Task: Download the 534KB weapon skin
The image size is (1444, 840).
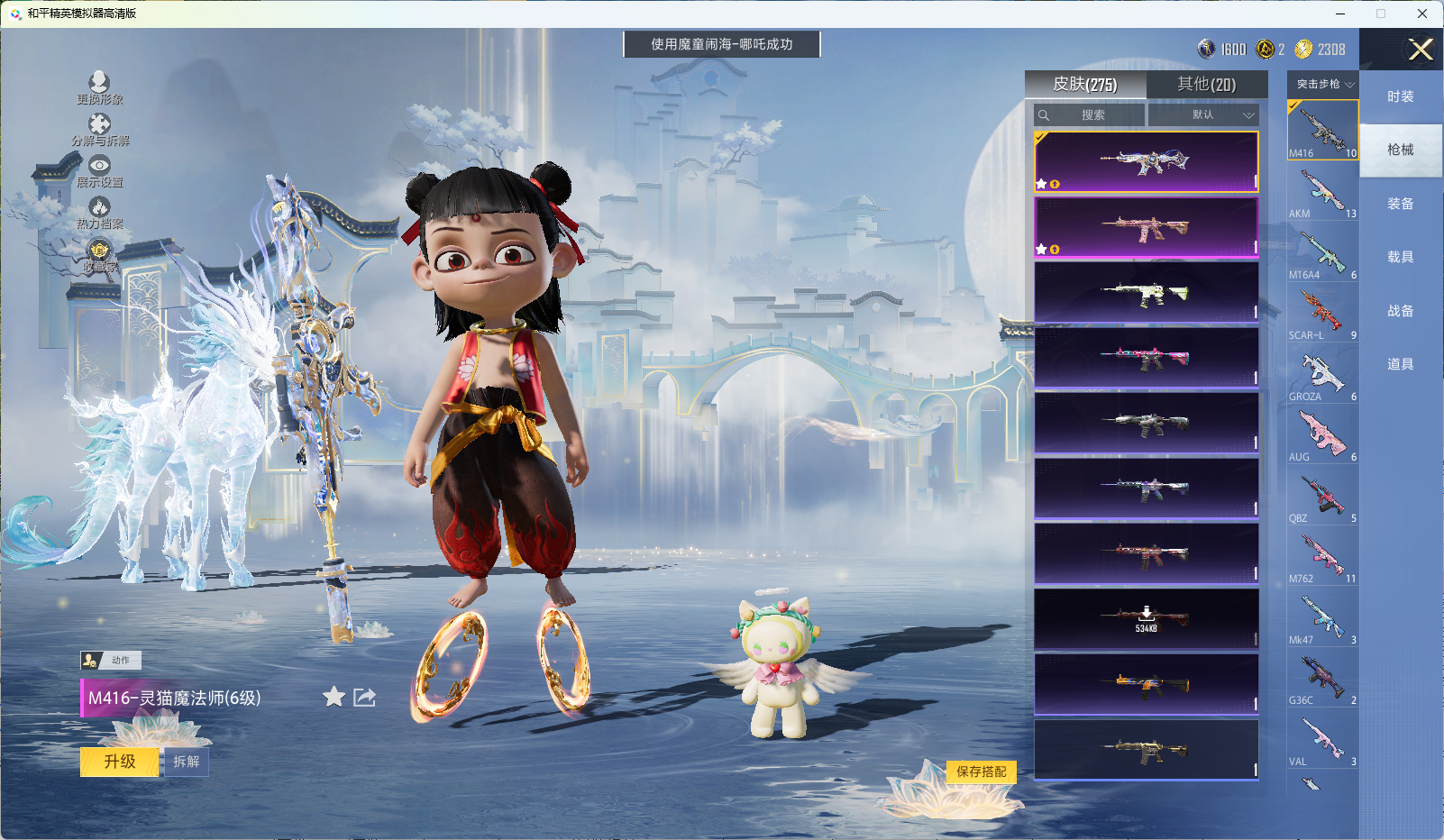Action: click(x=1146, y=619)
